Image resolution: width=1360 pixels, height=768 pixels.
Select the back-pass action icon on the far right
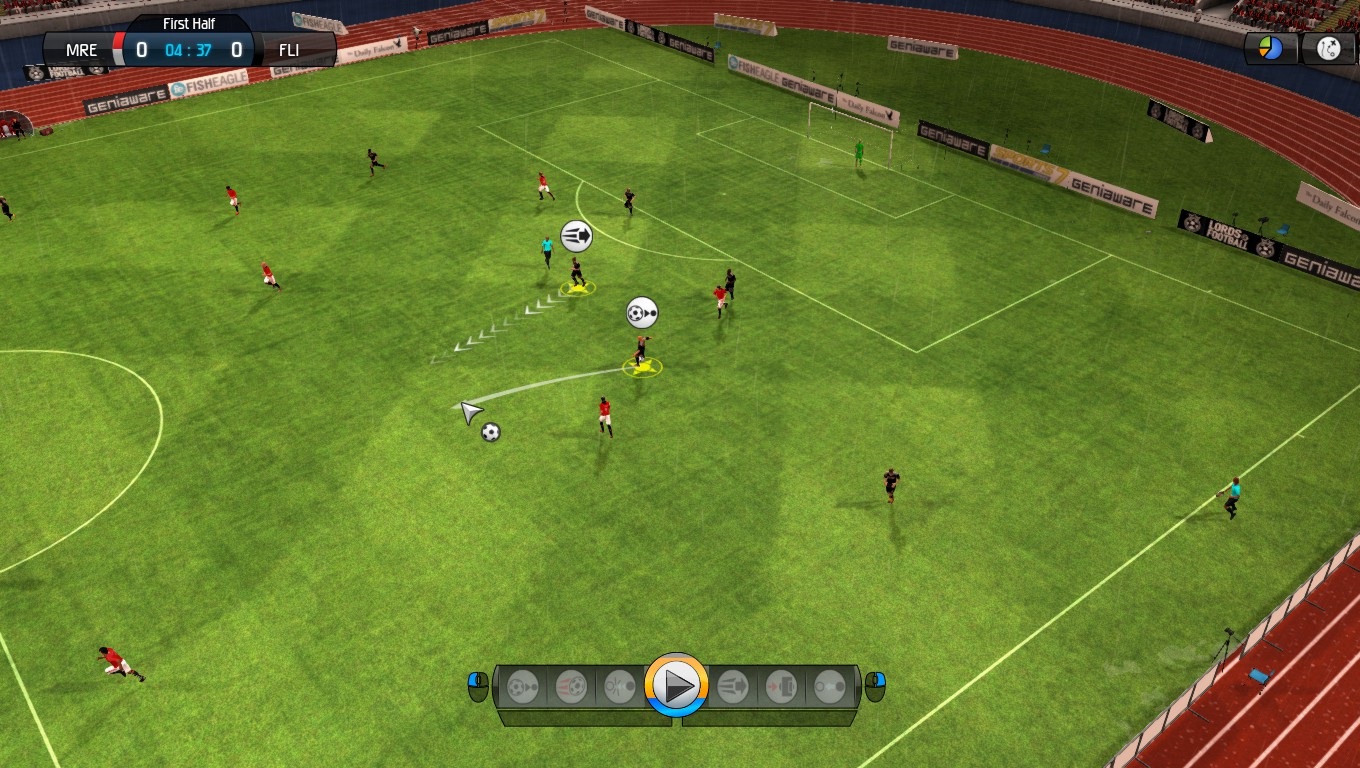click(x=831, y=687)
